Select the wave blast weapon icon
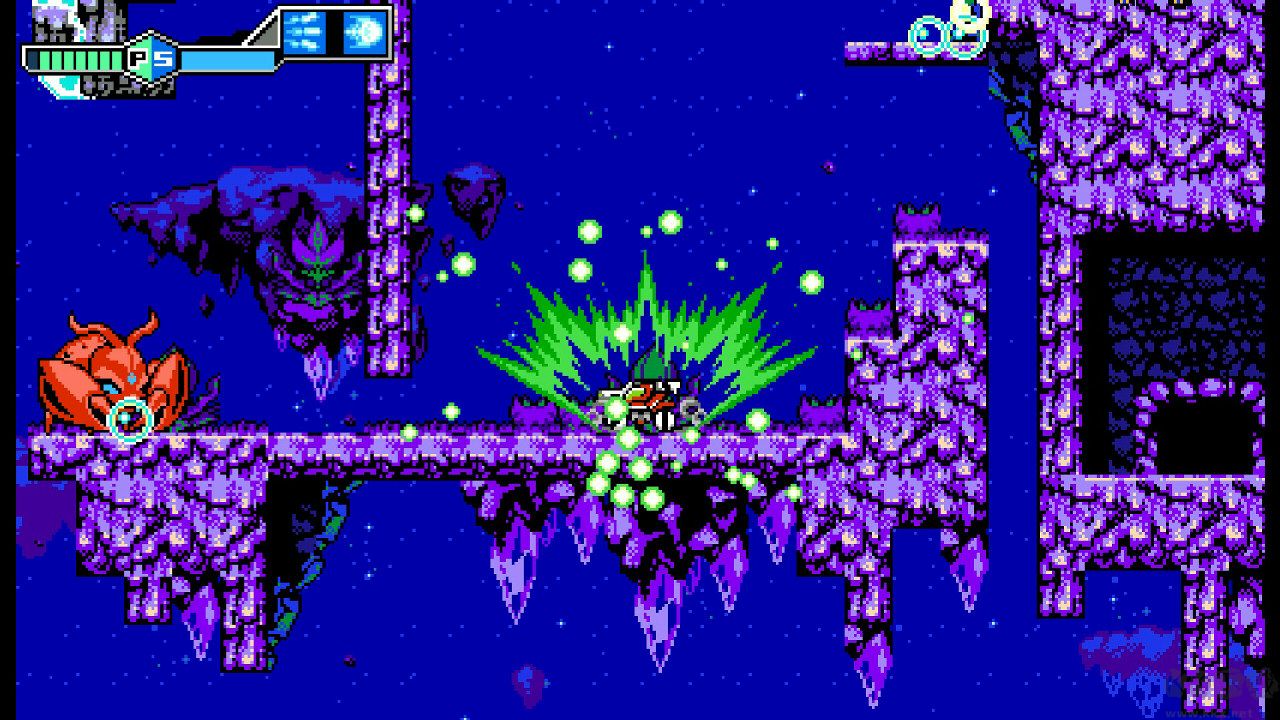1280x720 pixels. click(365, 32)
